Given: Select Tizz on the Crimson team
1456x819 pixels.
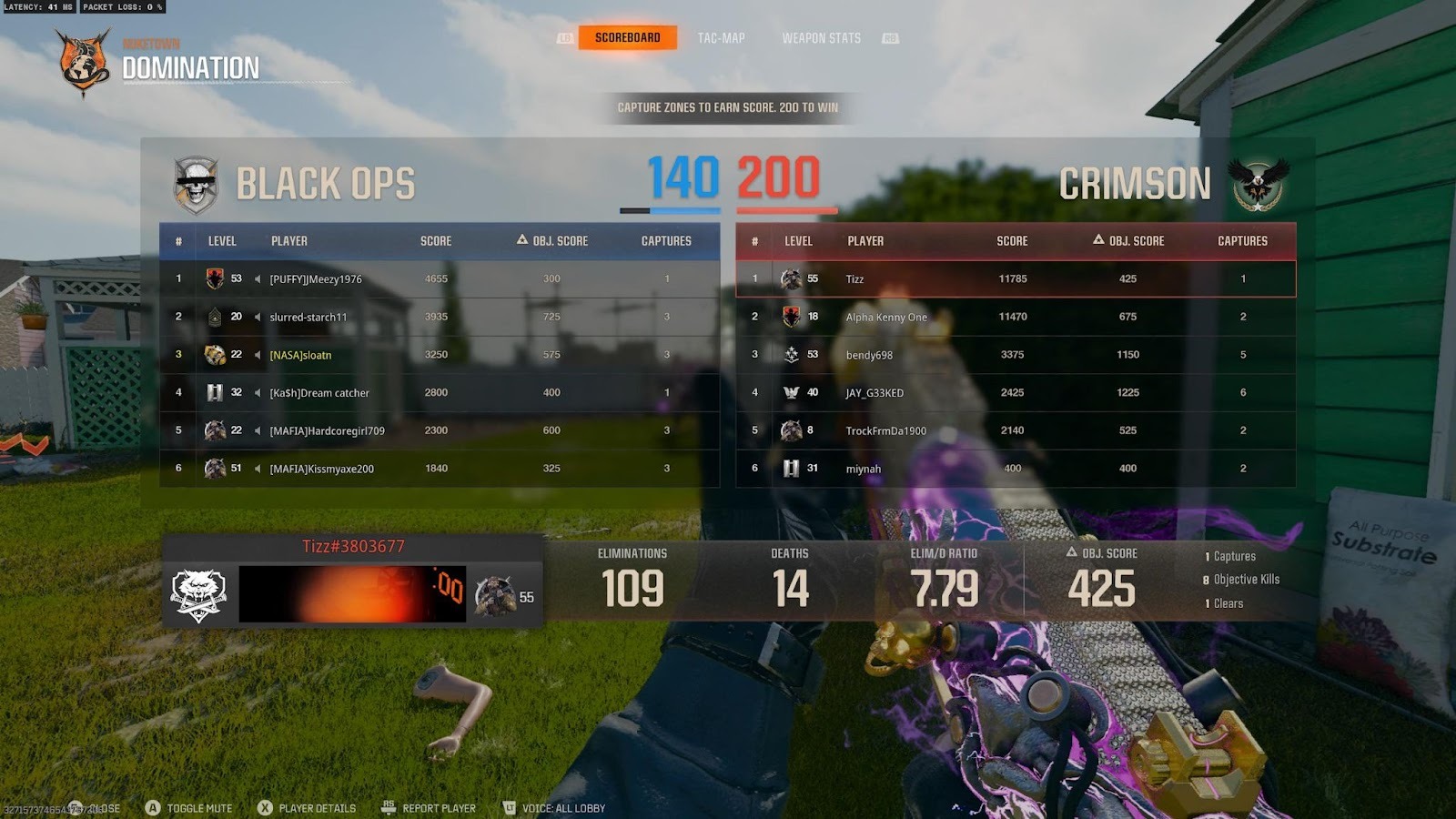Looking at the screenshot, I should [854, 279].
